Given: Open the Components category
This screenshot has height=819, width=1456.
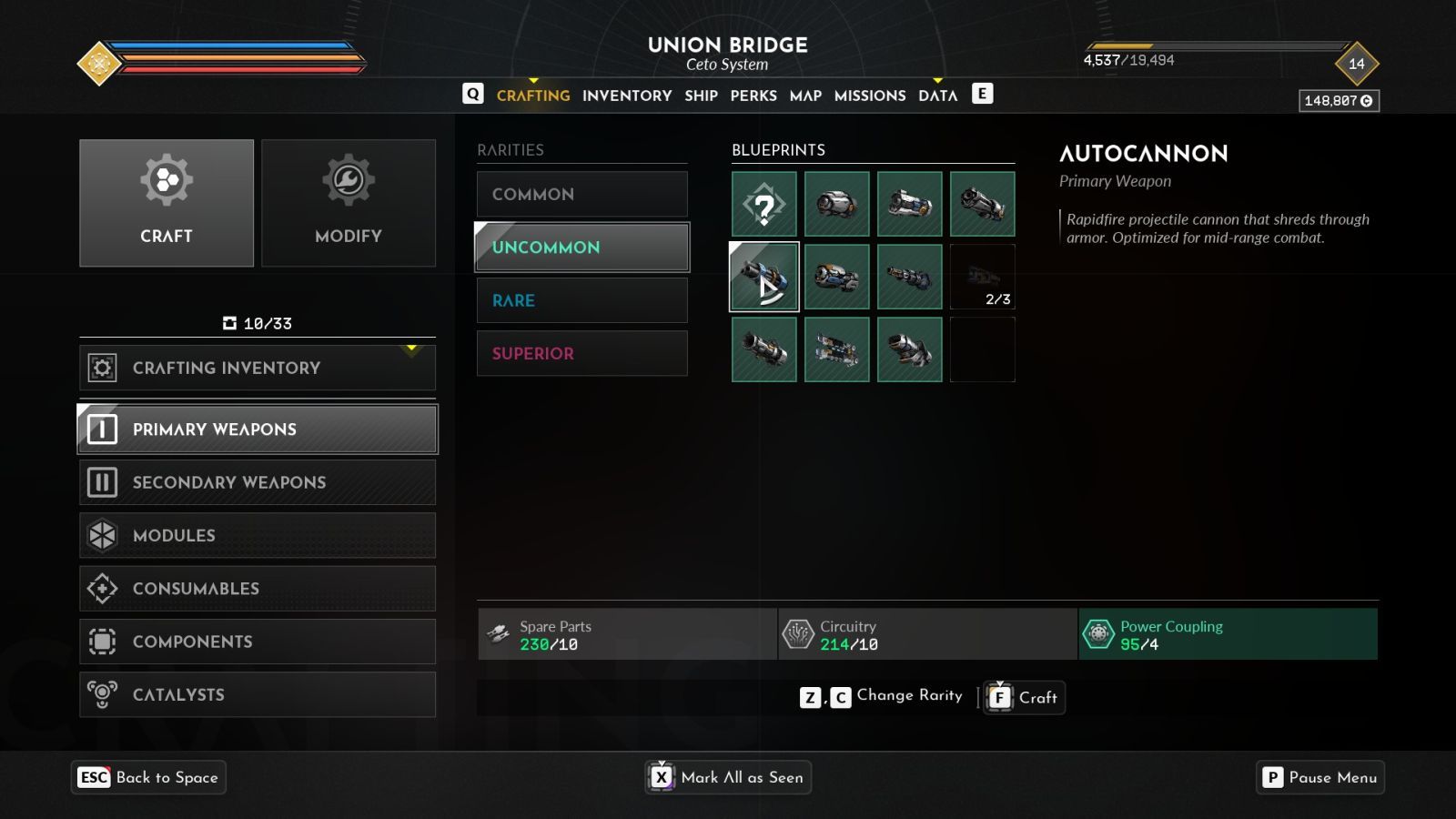Looking at the screenshot, I should click(257, 642).
